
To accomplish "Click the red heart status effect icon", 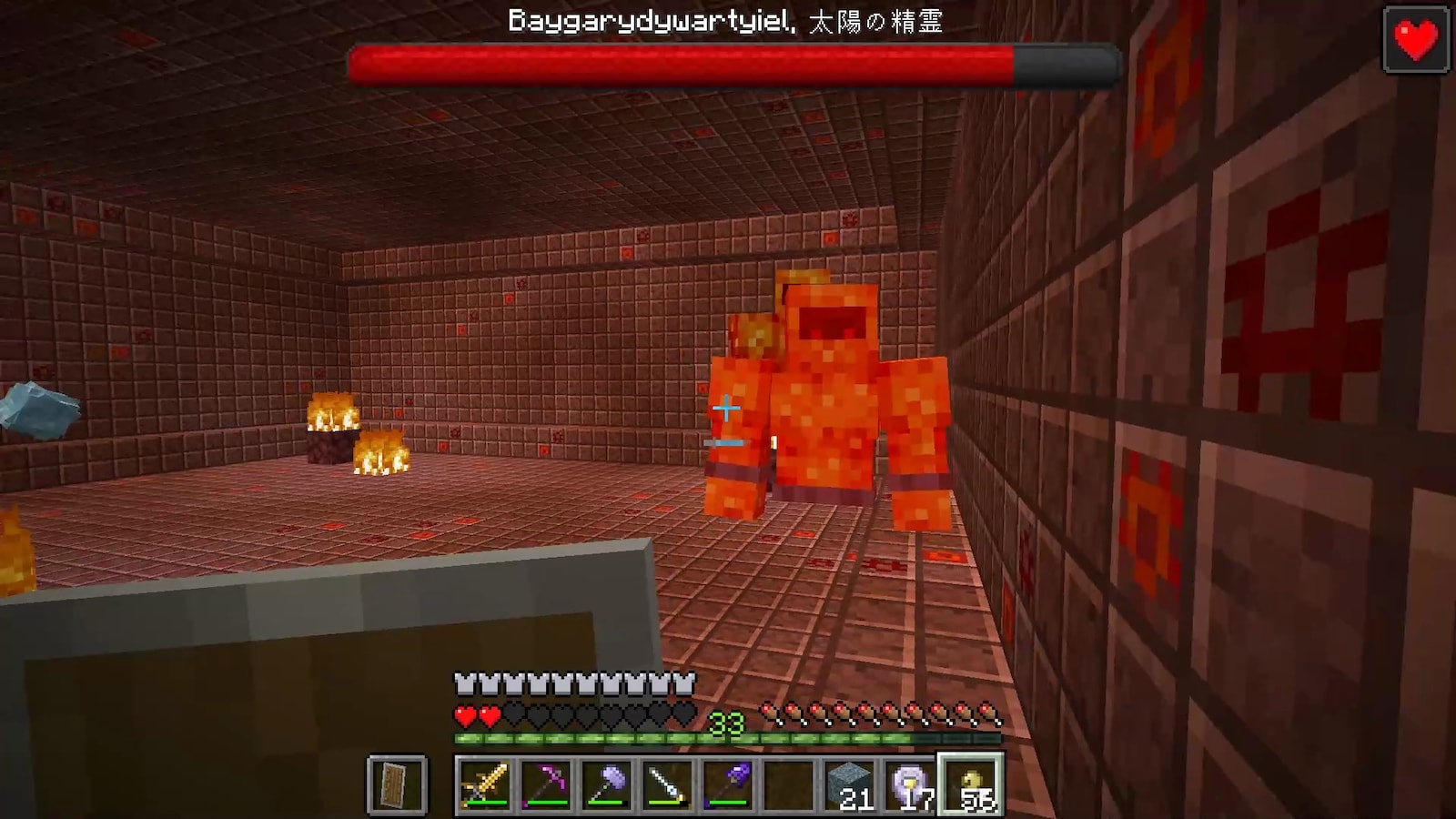I will click(1416, 39).
